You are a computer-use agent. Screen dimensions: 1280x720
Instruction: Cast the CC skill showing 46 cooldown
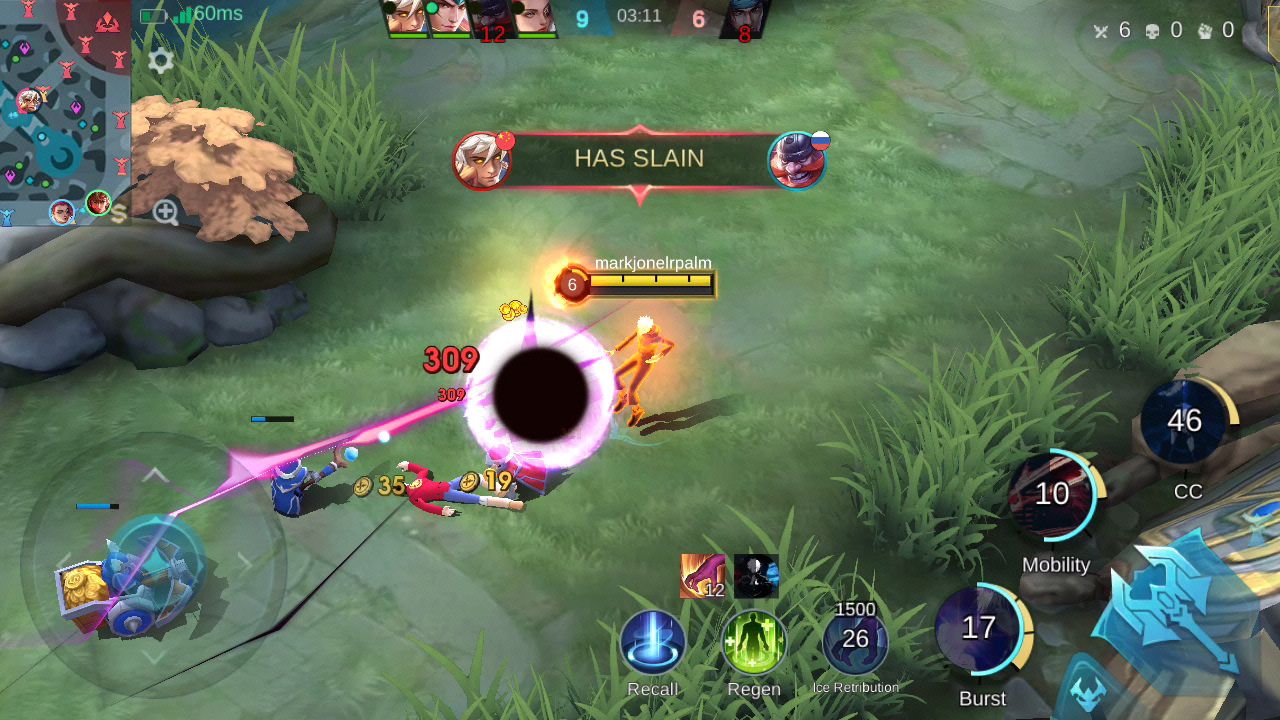point(1187,421)
